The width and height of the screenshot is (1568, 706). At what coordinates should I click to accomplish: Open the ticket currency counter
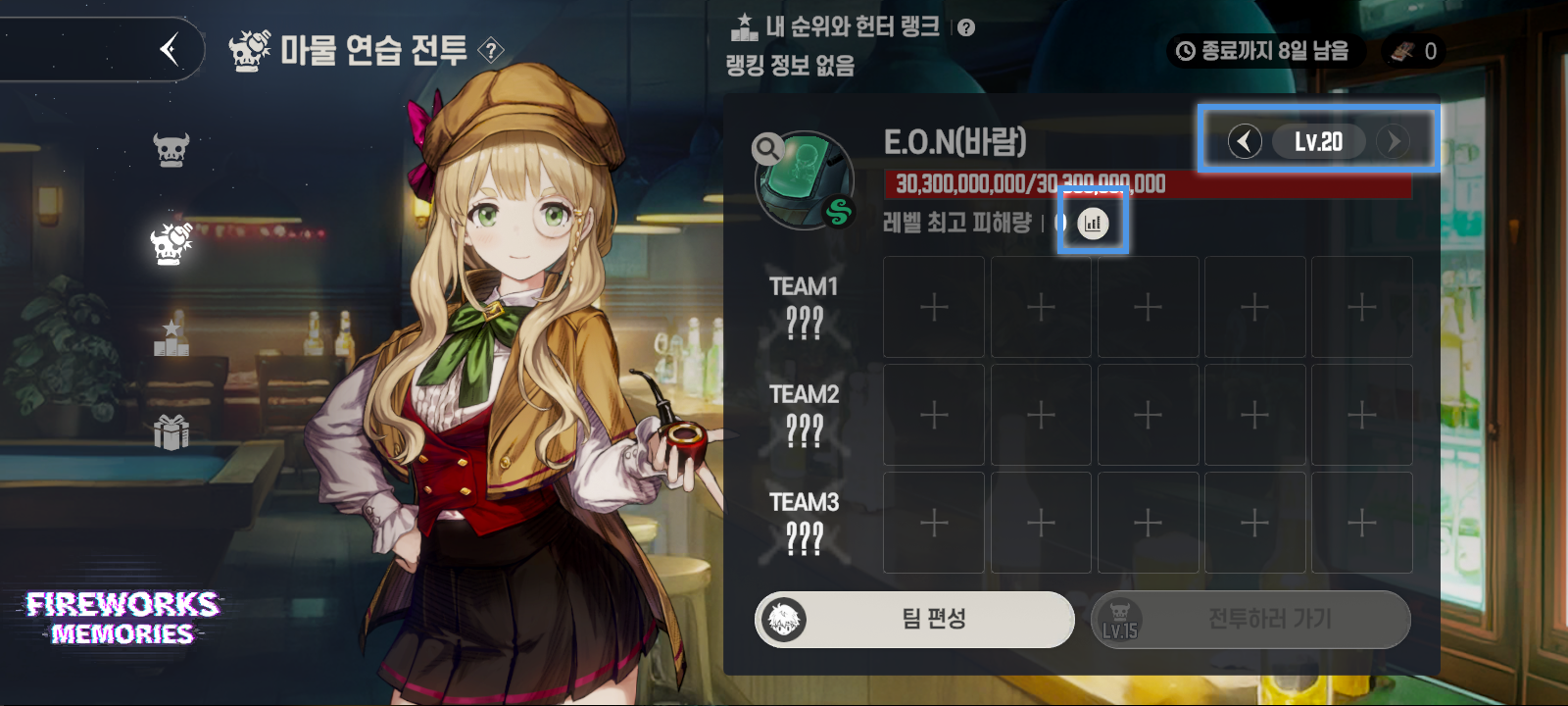click(x=1413, y=51)
